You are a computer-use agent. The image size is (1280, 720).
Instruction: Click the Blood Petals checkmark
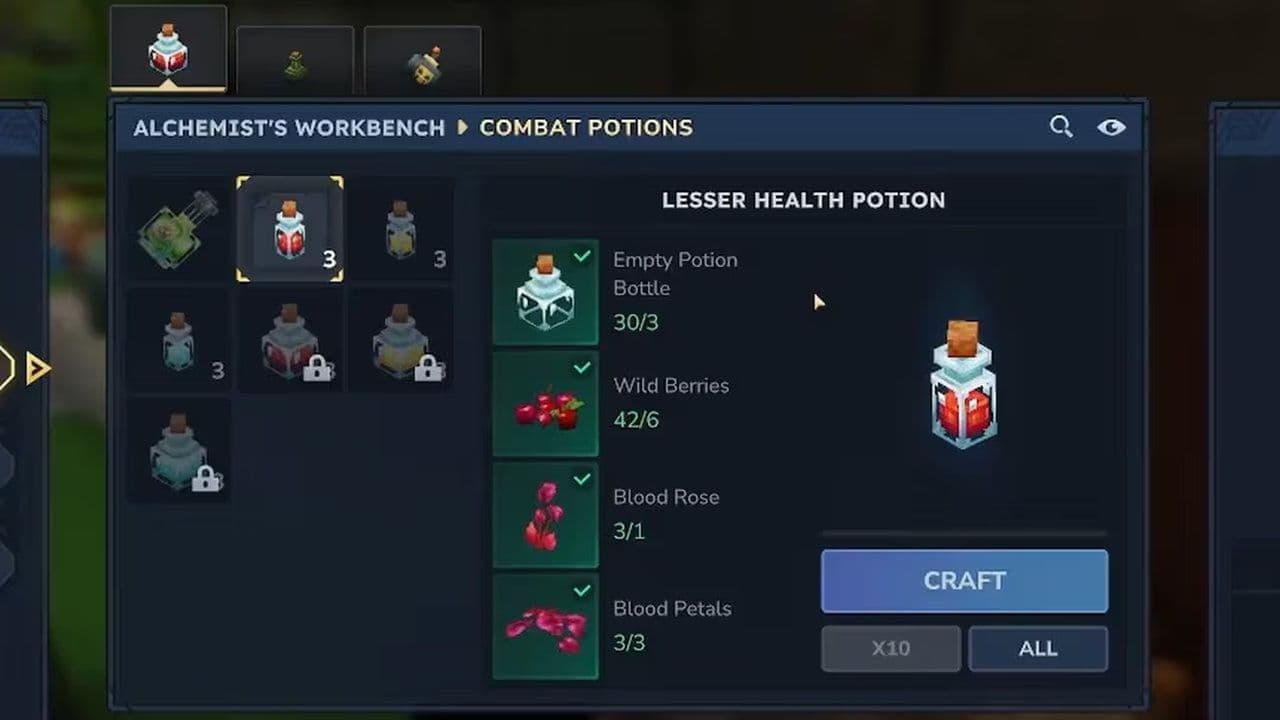point(581,591)
